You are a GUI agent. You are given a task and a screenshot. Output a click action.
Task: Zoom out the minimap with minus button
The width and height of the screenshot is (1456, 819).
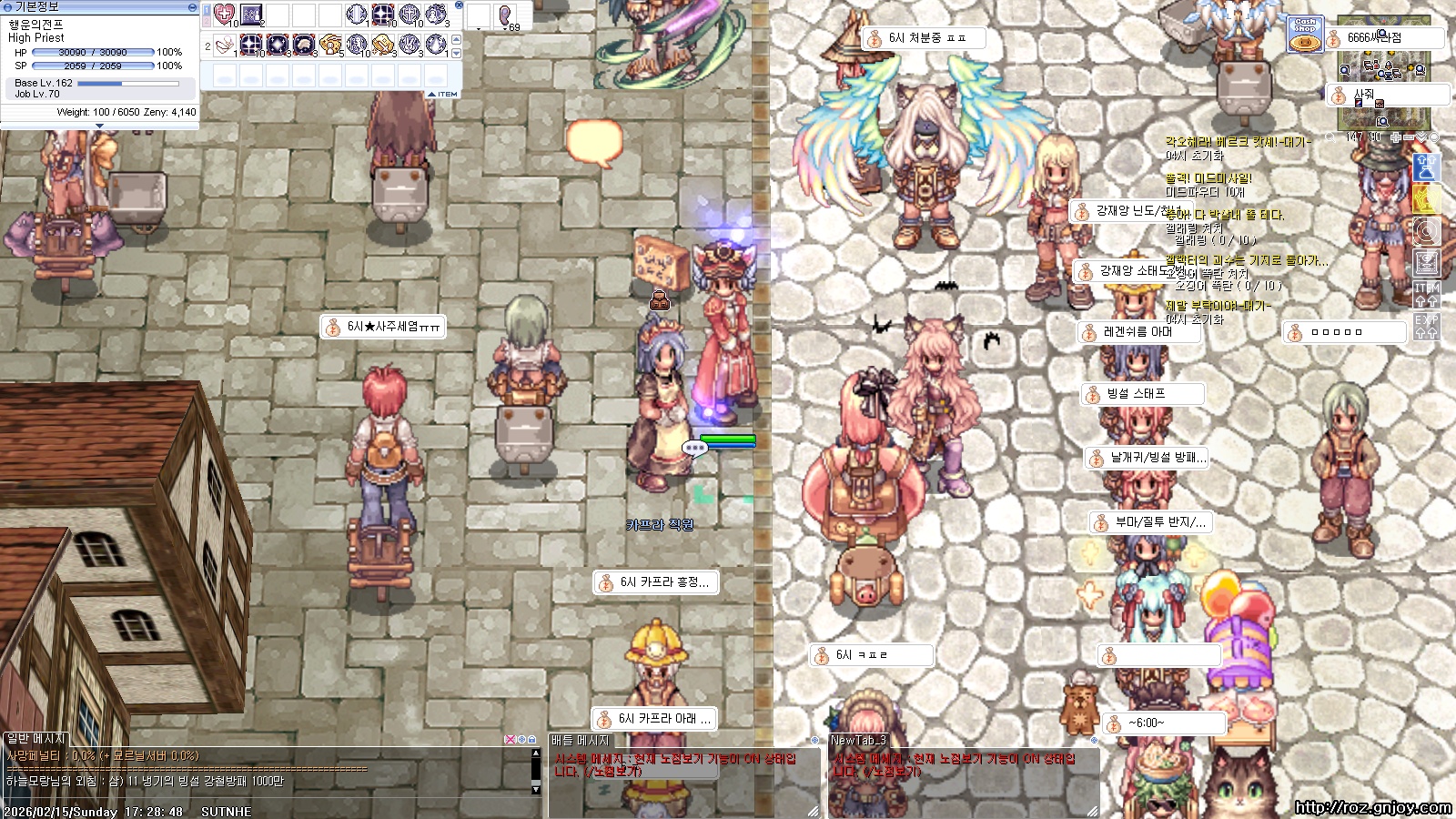pos(1409,137)
